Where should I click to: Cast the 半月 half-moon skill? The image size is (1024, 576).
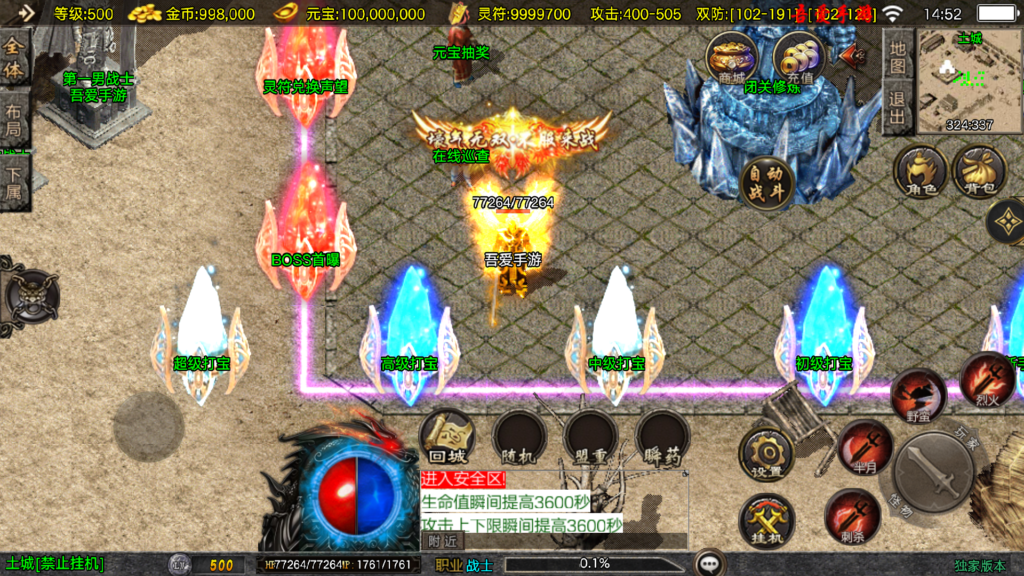(x=864, y=445)
